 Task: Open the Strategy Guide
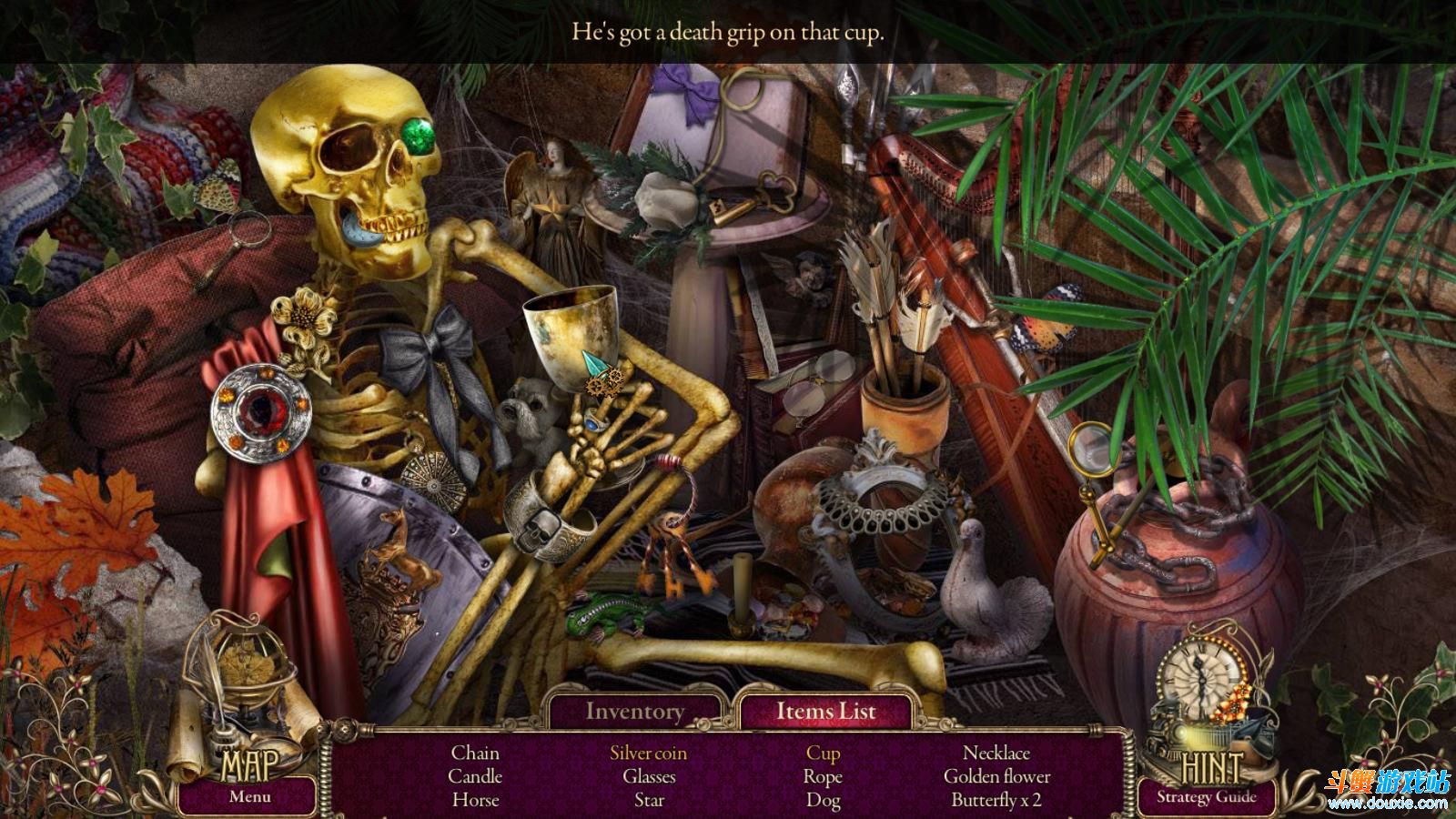click(x=1206, y=798)
